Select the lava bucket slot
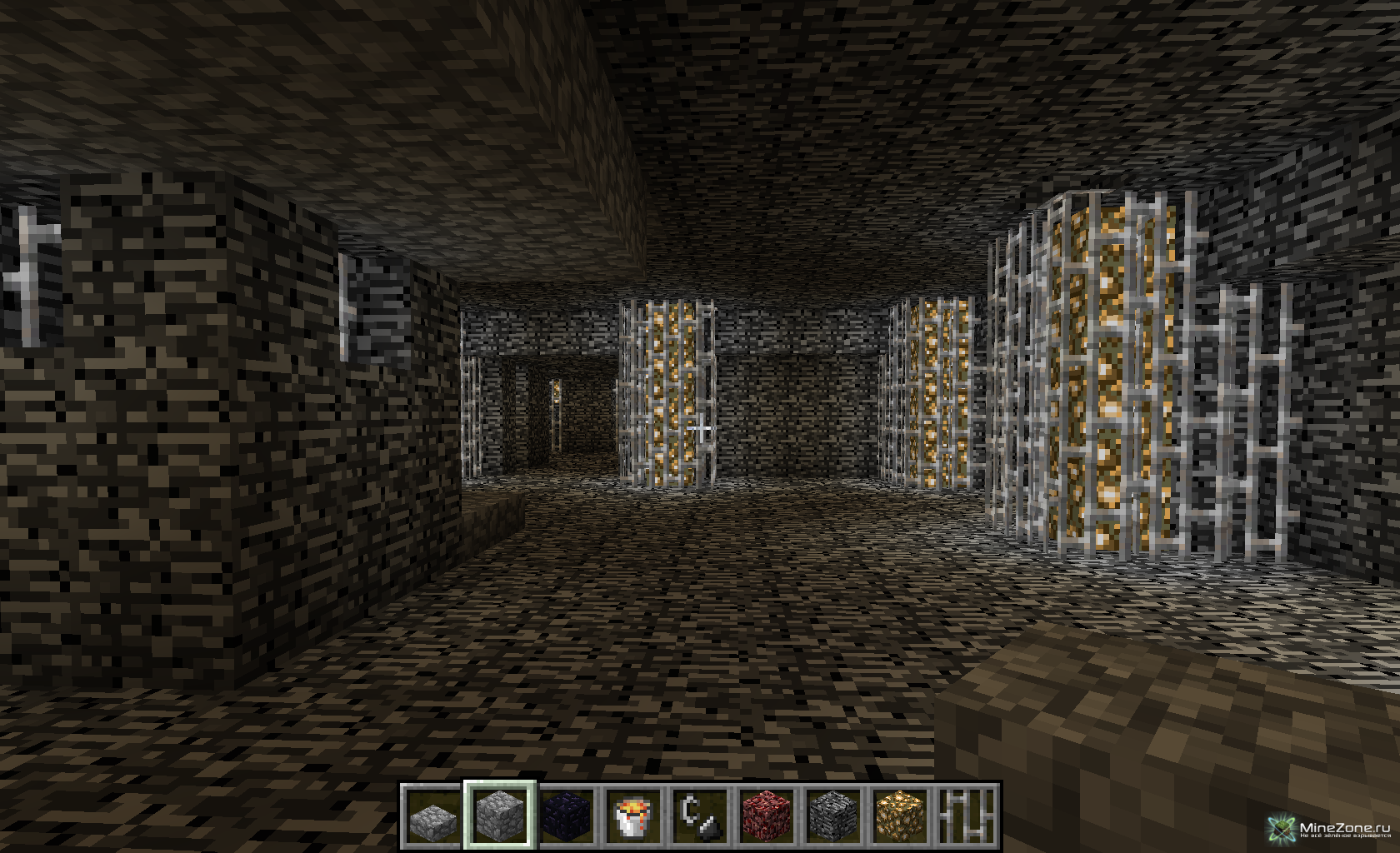Screen dimensions: 1400x853 (x=632, y=816)
